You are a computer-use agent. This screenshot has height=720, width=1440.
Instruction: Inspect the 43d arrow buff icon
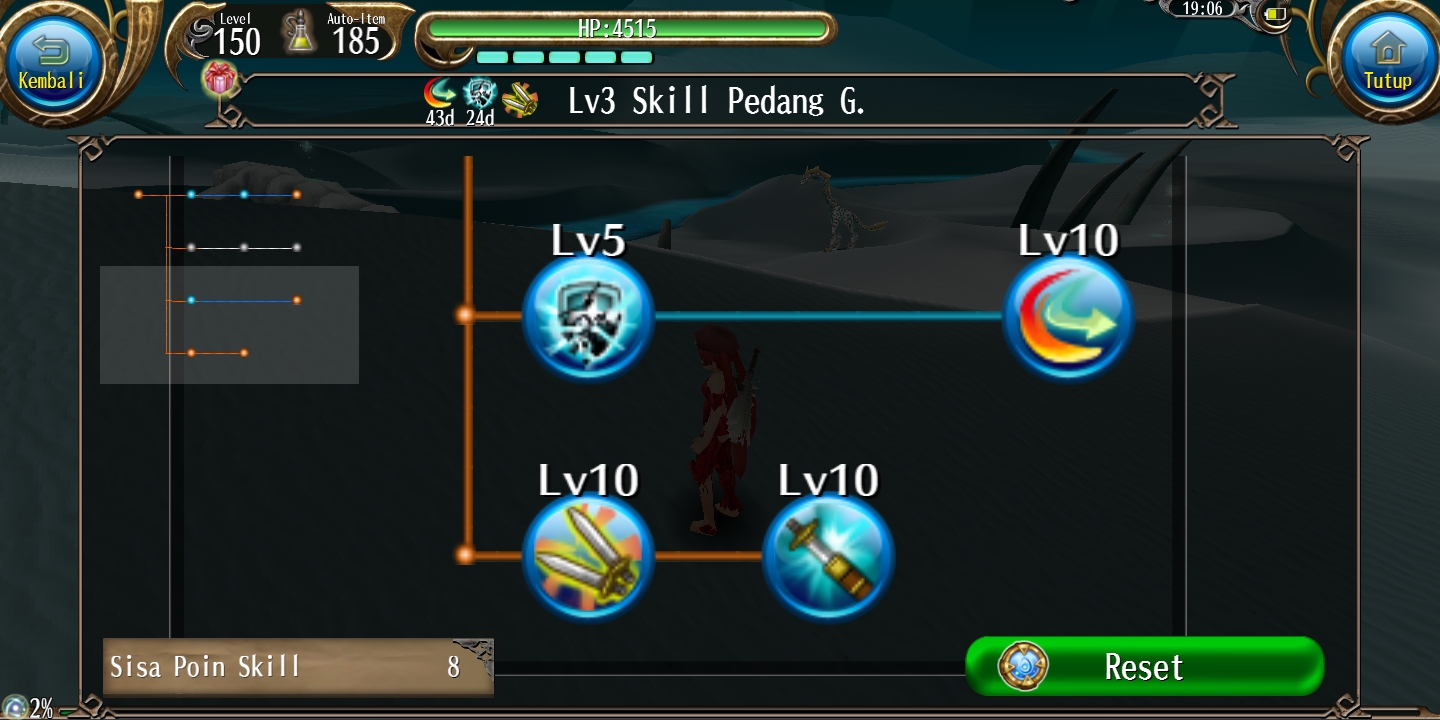[x=441, y=92]
